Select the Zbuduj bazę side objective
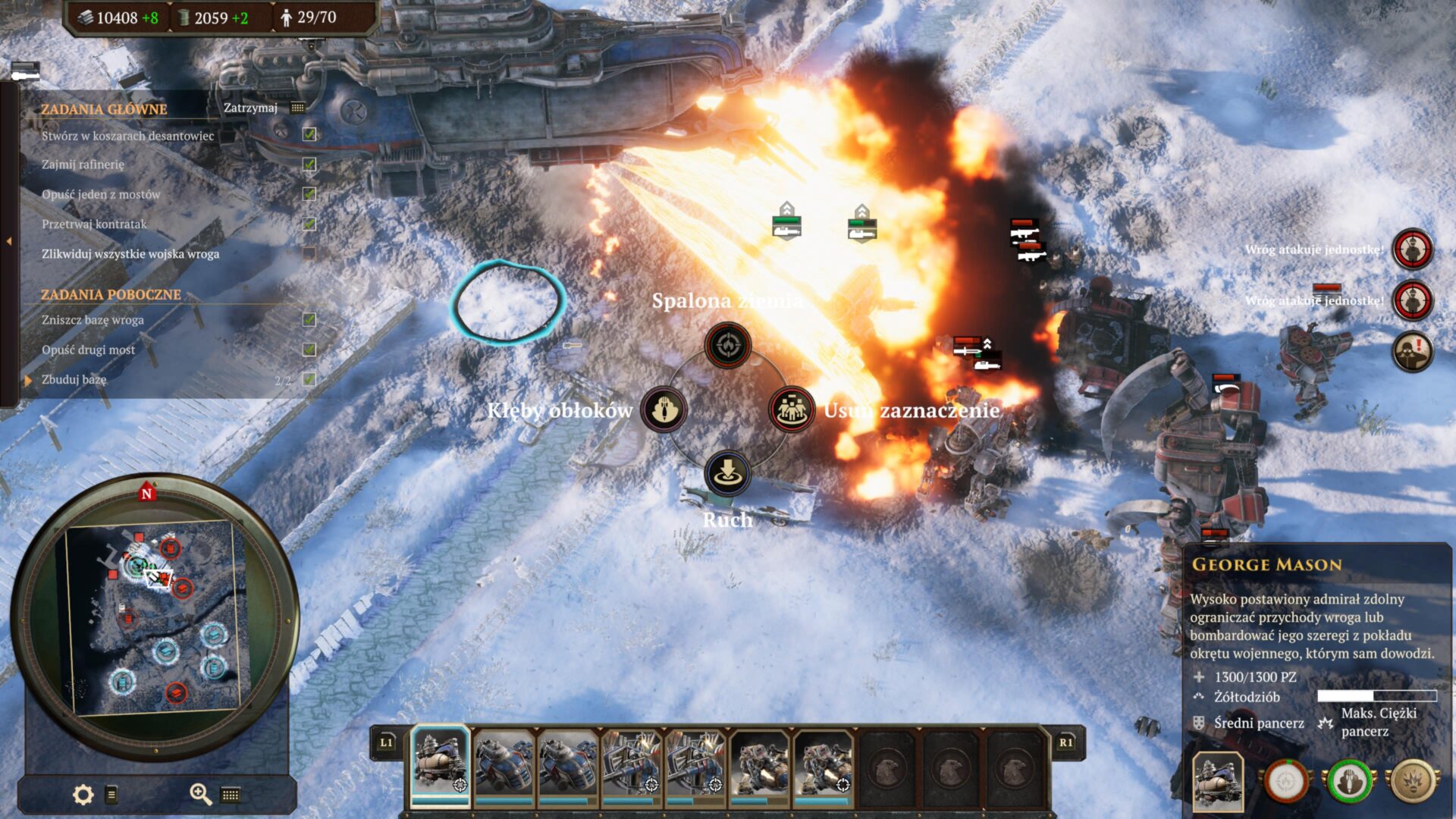 point(74,379)
